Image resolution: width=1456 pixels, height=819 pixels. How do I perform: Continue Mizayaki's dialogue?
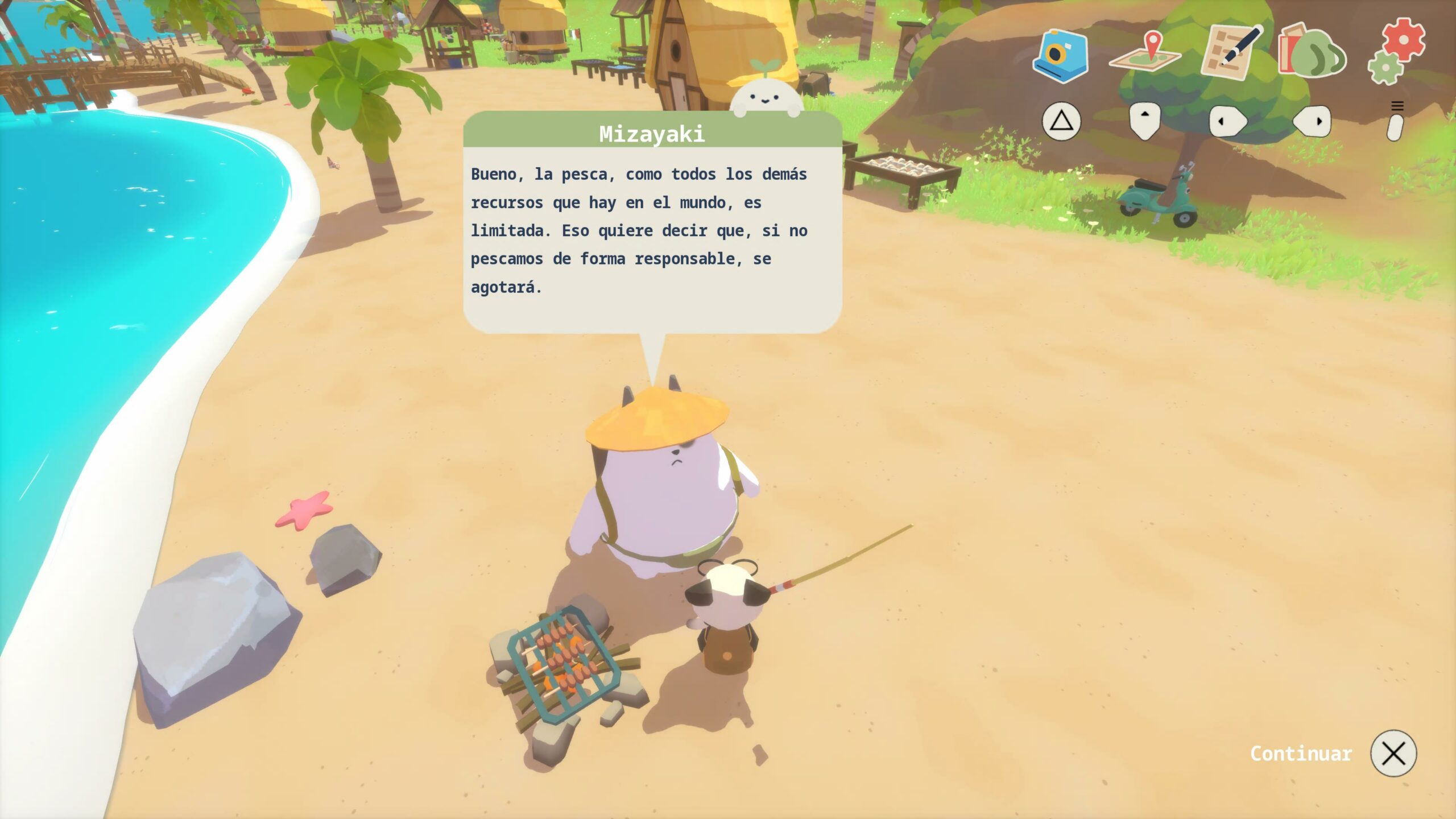point(1393,754)
